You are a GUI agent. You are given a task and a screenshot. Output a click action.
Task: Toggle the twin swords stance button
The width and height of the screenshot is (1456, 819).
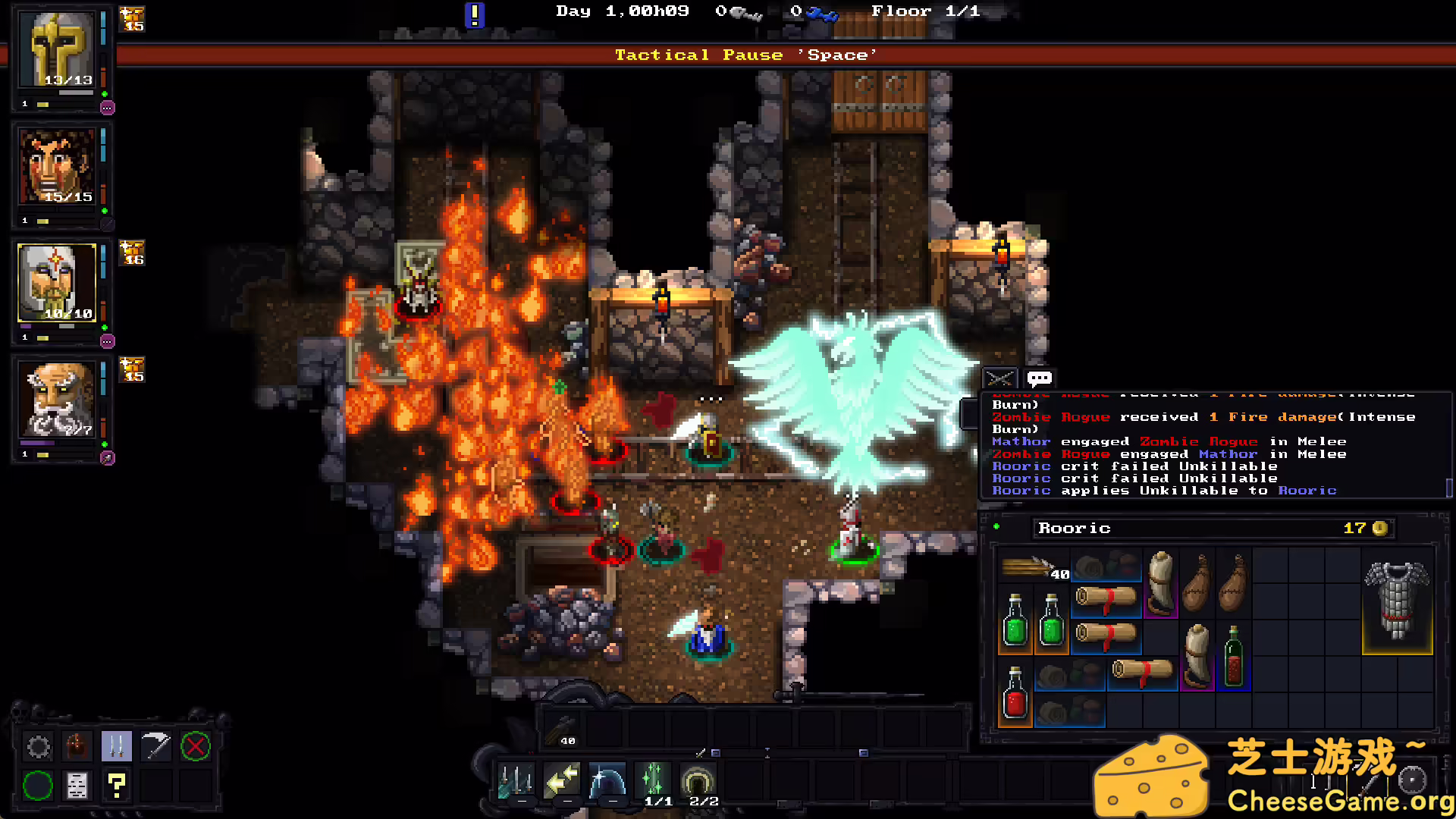tap(116, 747)
